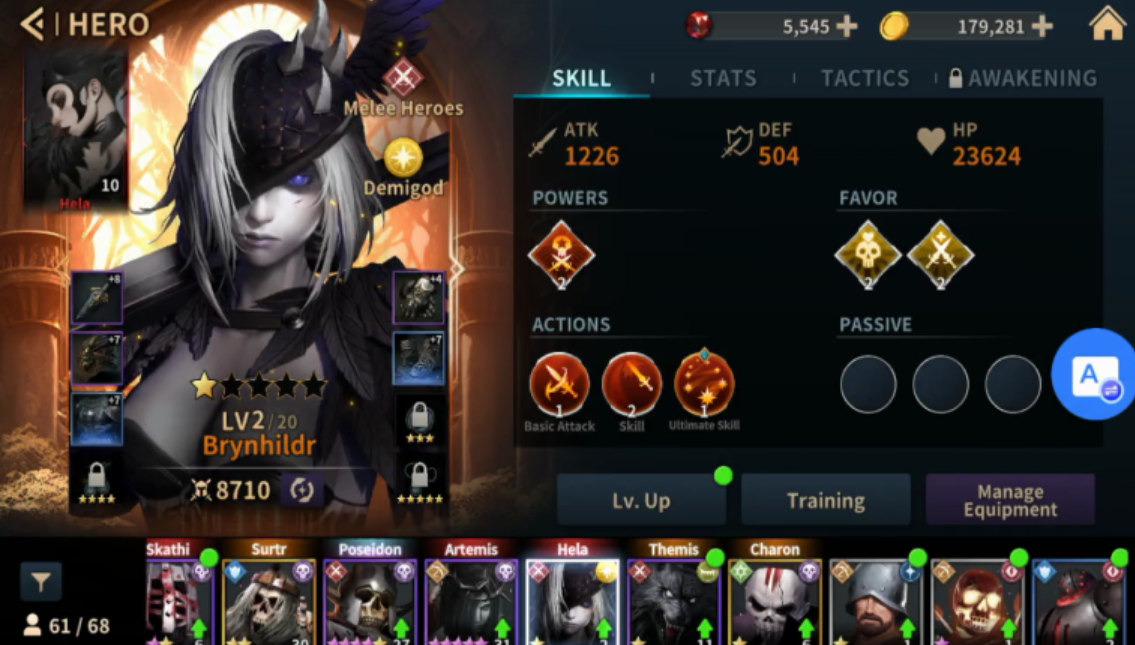The width and height of the screenshot is (1135, 645).
Task: Open Manage Equipment
Action: (x=1010, y=501)
